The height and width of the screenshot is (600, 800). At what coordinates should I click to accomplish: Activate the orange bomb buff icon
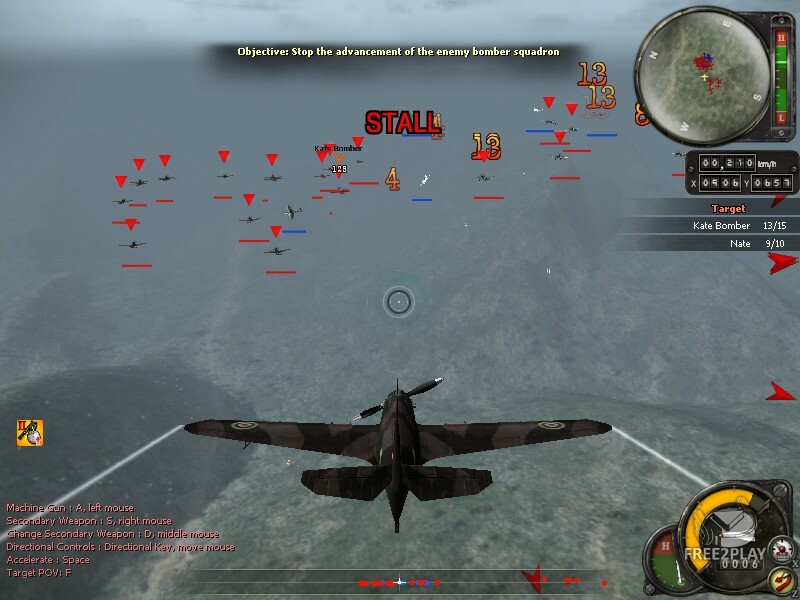(x=29, y=432)
